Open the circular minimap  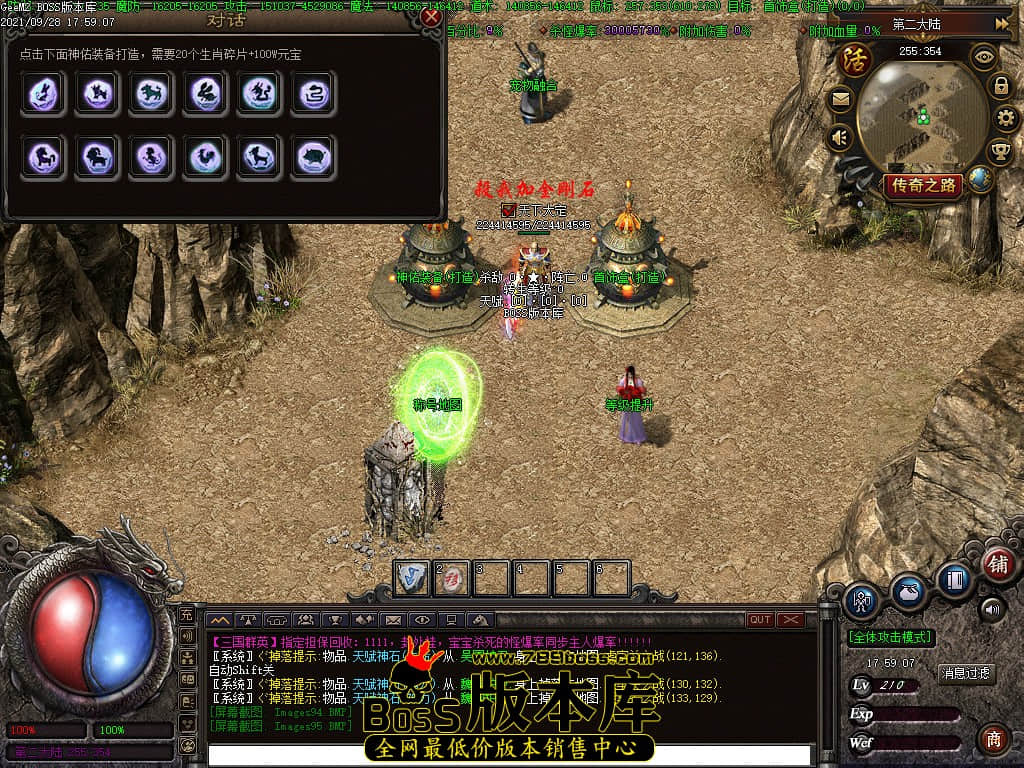coord(917,117)
